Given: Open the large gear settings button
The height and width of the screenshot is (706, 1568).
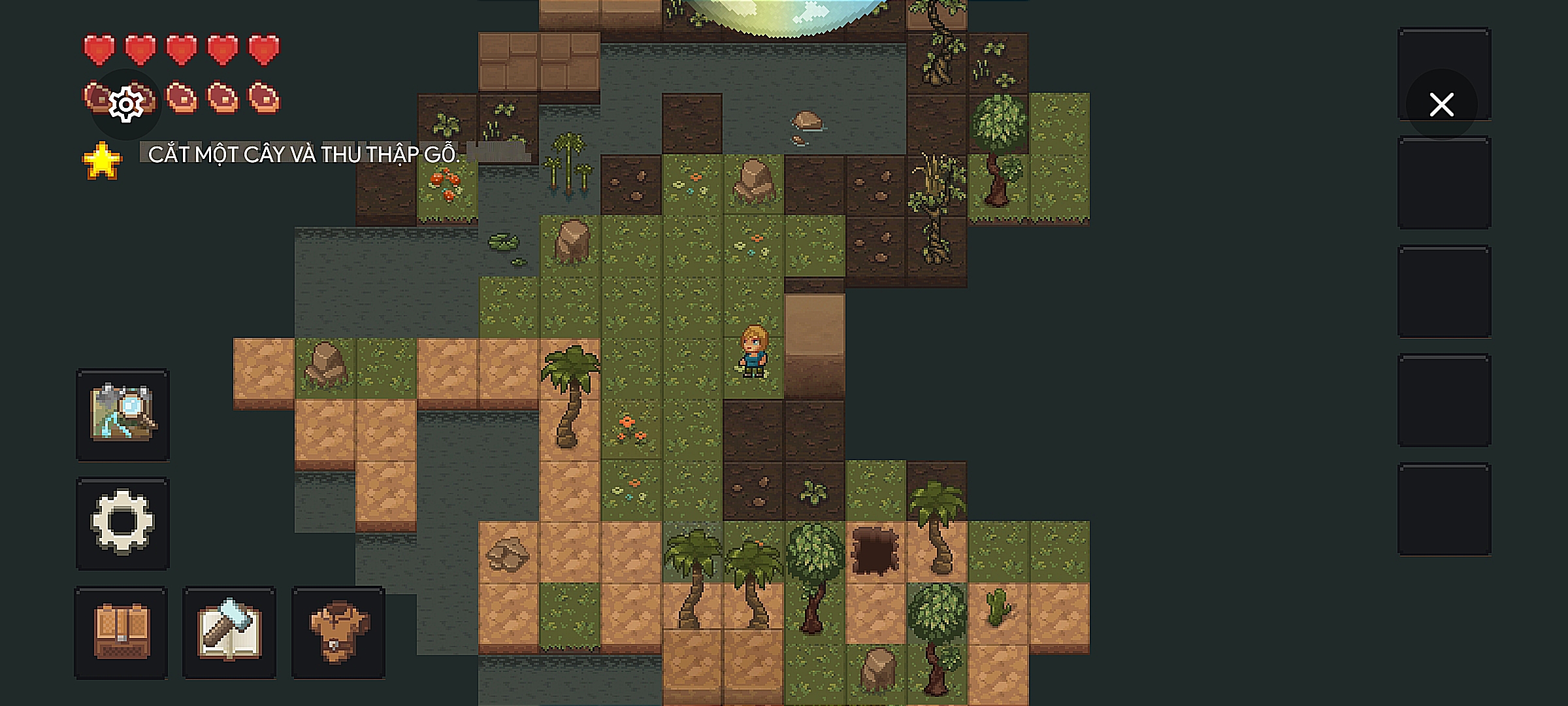Looking at the screenshot, I should [123, 523].
